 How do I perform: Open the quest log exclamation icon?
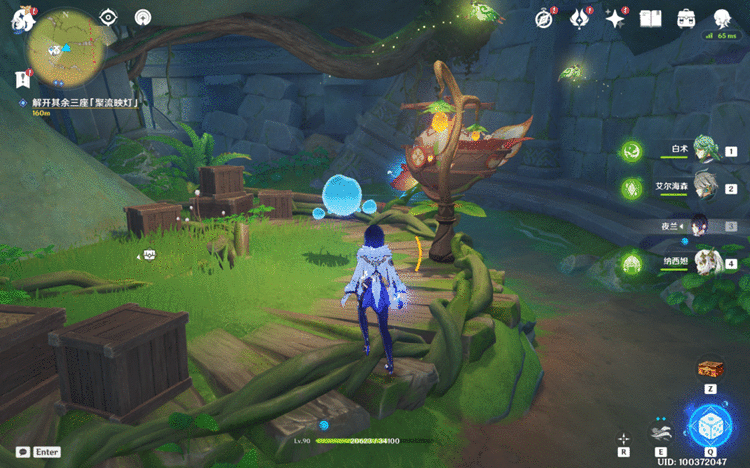tap(21, 79)
